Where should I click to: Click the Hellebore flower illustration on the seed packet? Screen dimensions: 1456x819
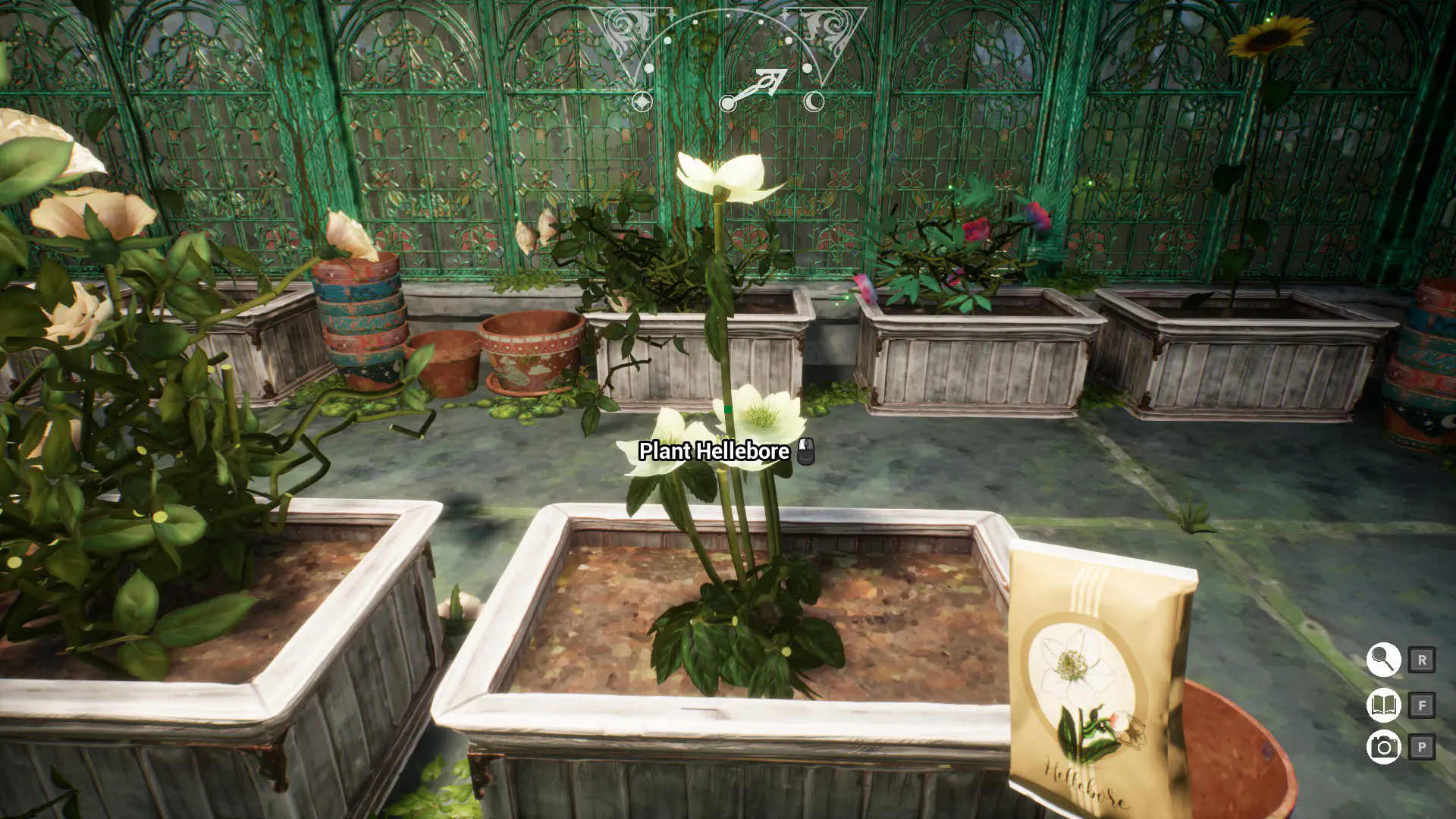[x=1072, y=667]
